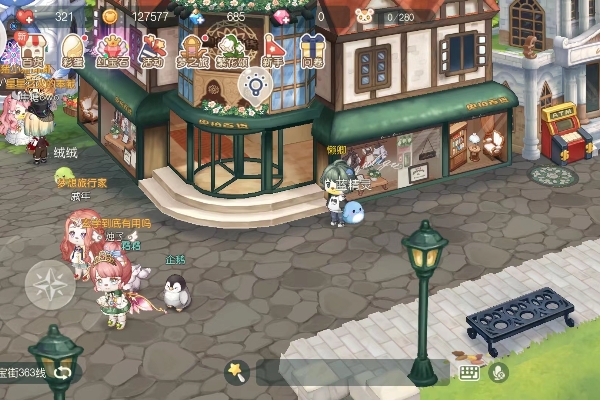Add pink gems with the plus icon
Screen dimensions: 600x400
(x=282, y=16)
